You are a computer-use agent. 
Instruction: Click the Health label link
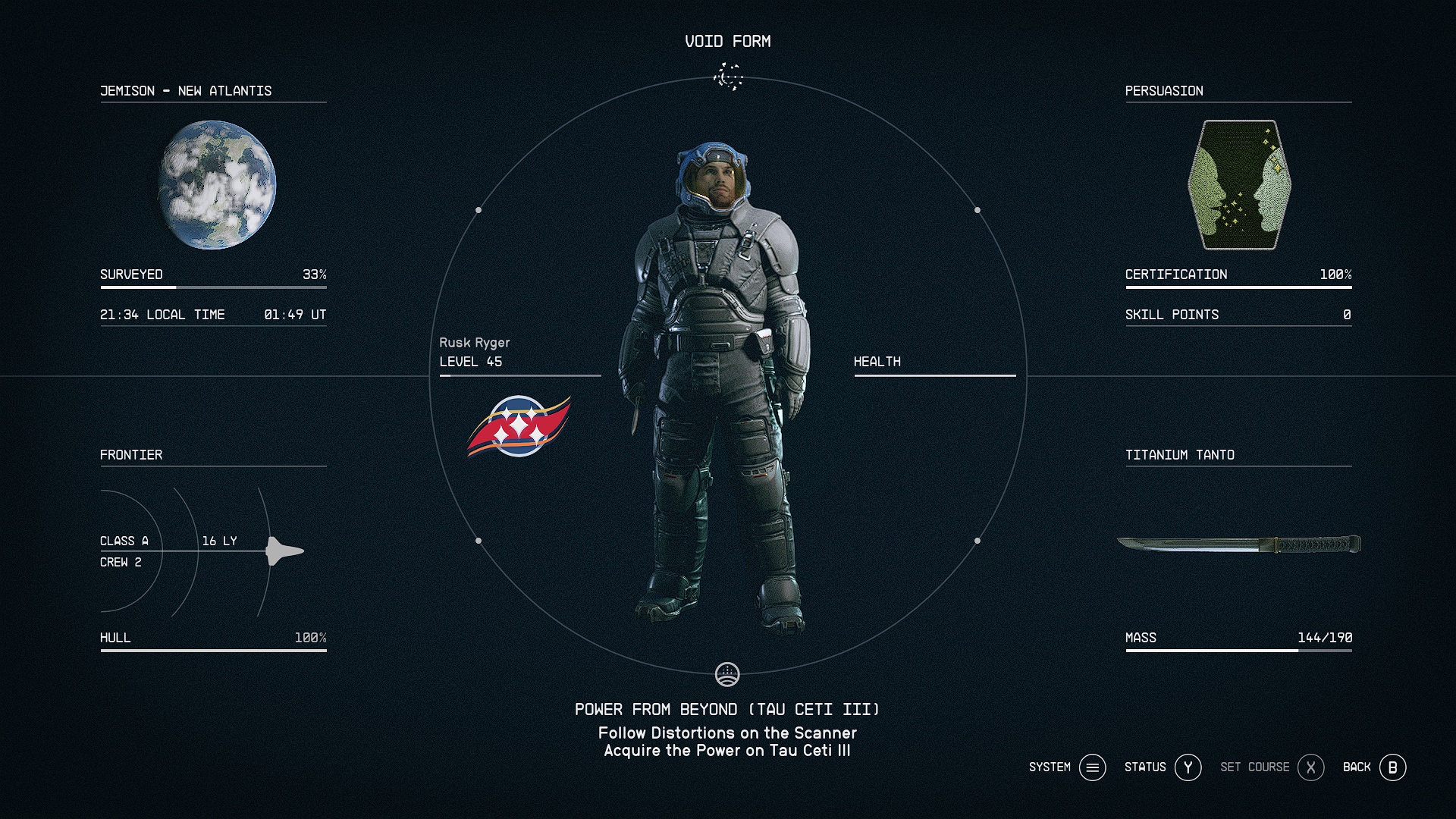click(877, 362)
